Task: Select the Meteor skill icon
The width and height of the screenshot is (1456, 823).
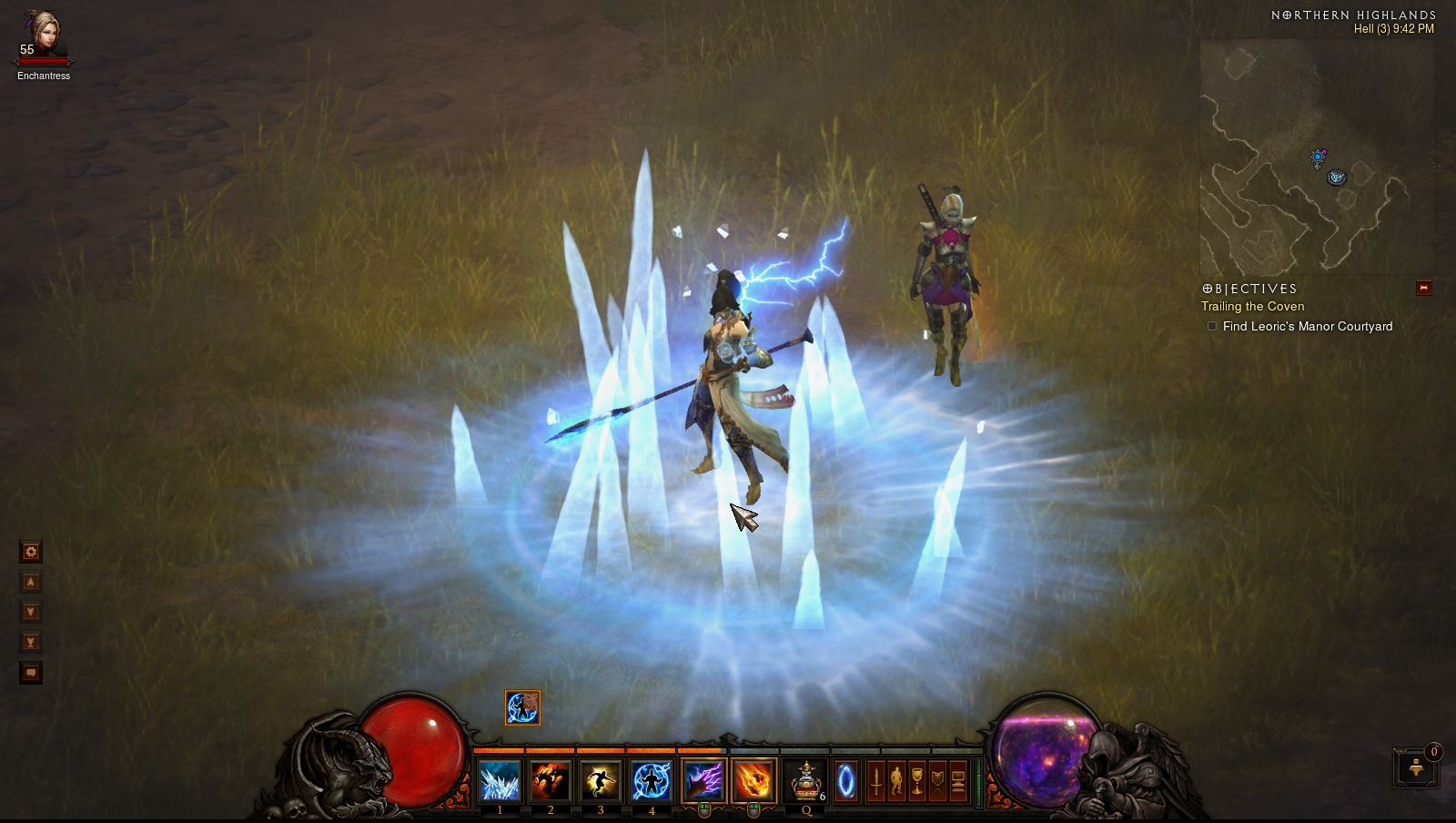Action: click(x=753, y=781)
